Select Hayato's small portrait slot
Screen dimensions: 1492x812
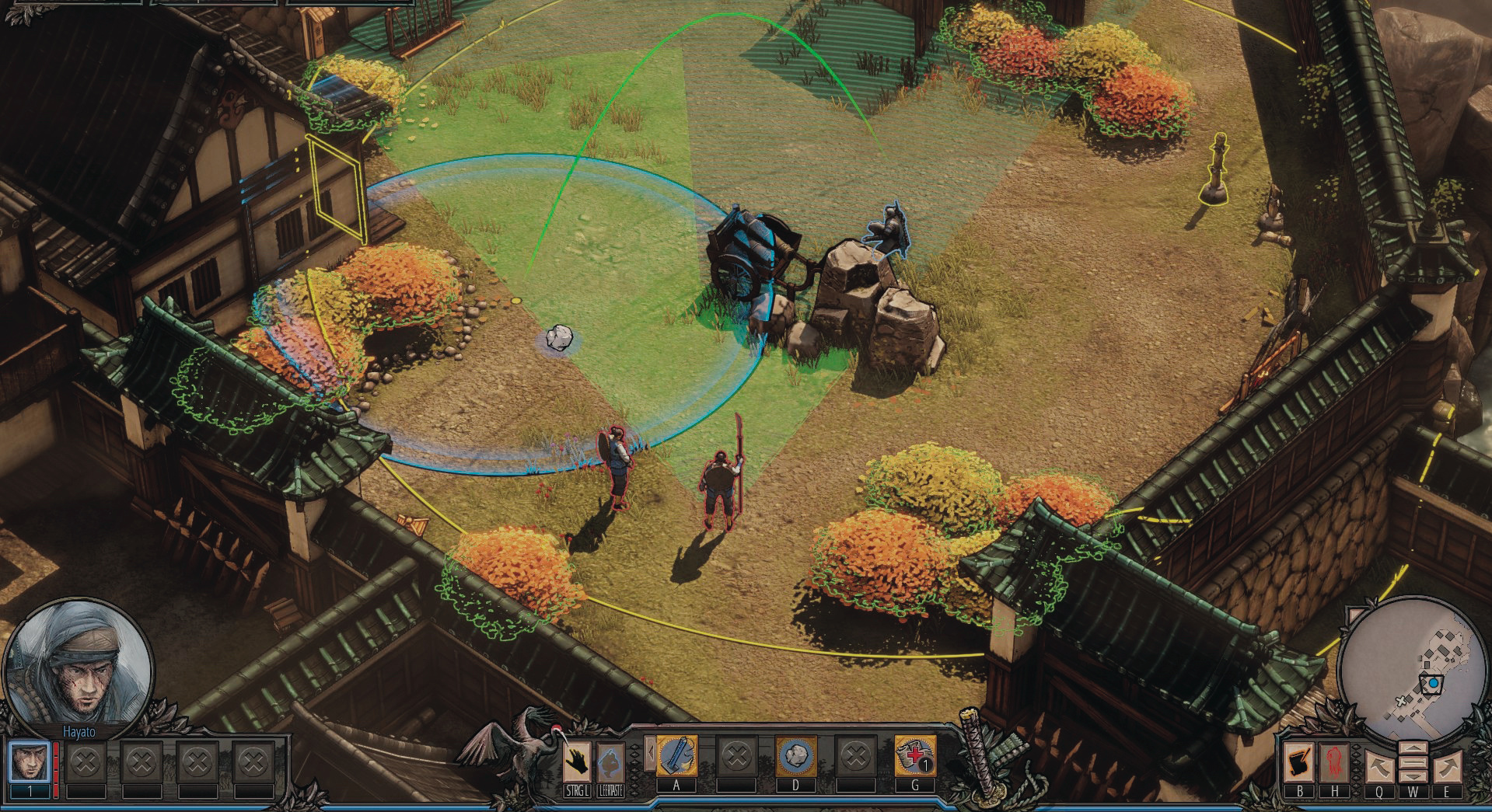click(30, 762)
